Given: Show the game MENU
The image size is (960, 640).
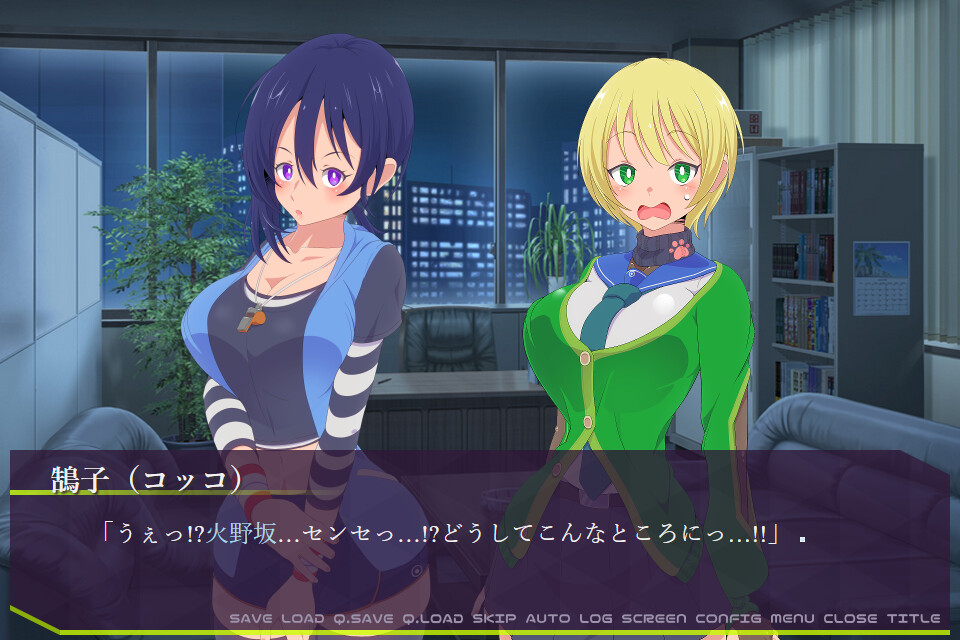Looking at the screenshot, I should click(x=793, y=618).
